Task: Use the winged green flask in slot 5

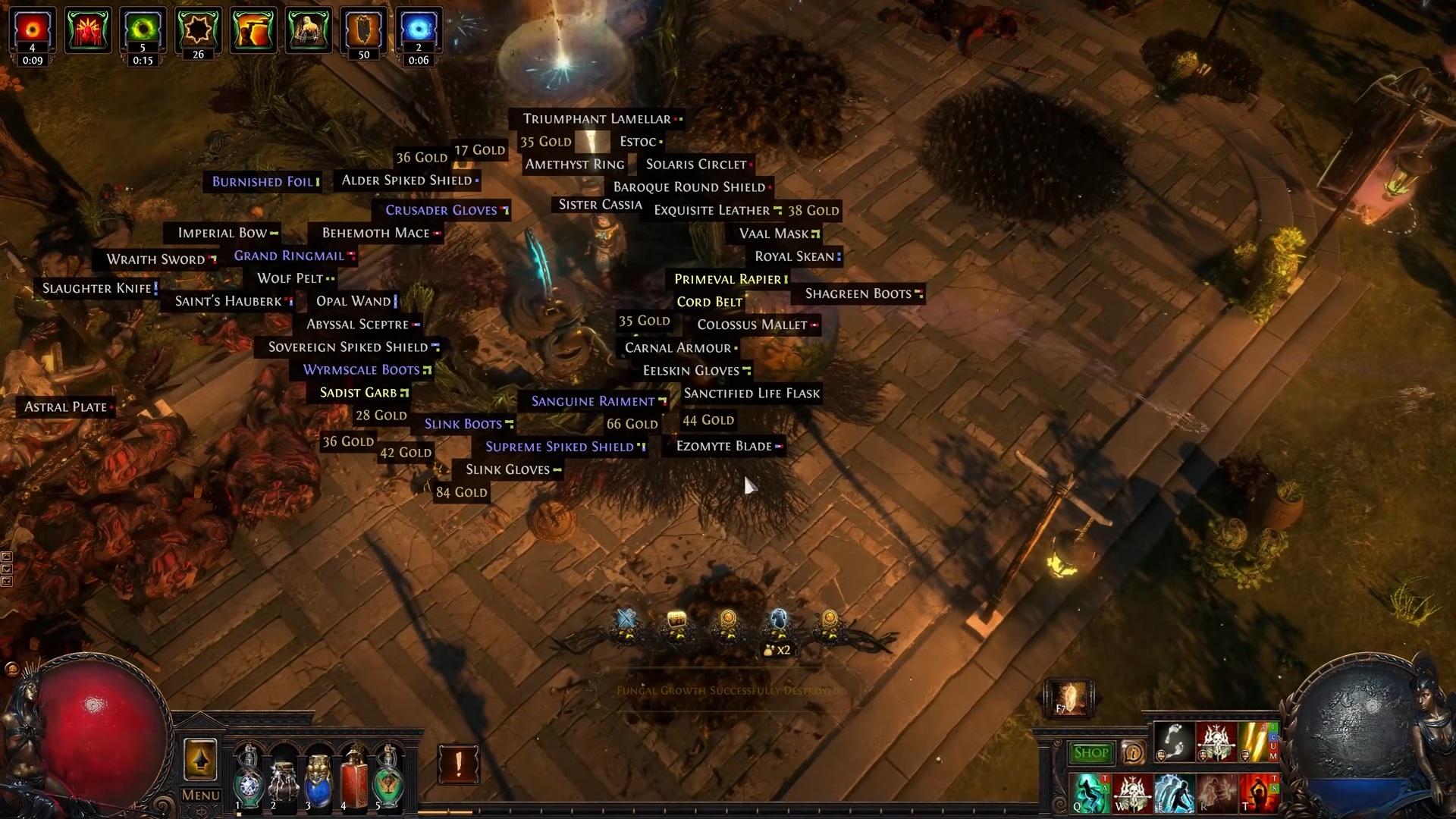Action: [388, 777]
